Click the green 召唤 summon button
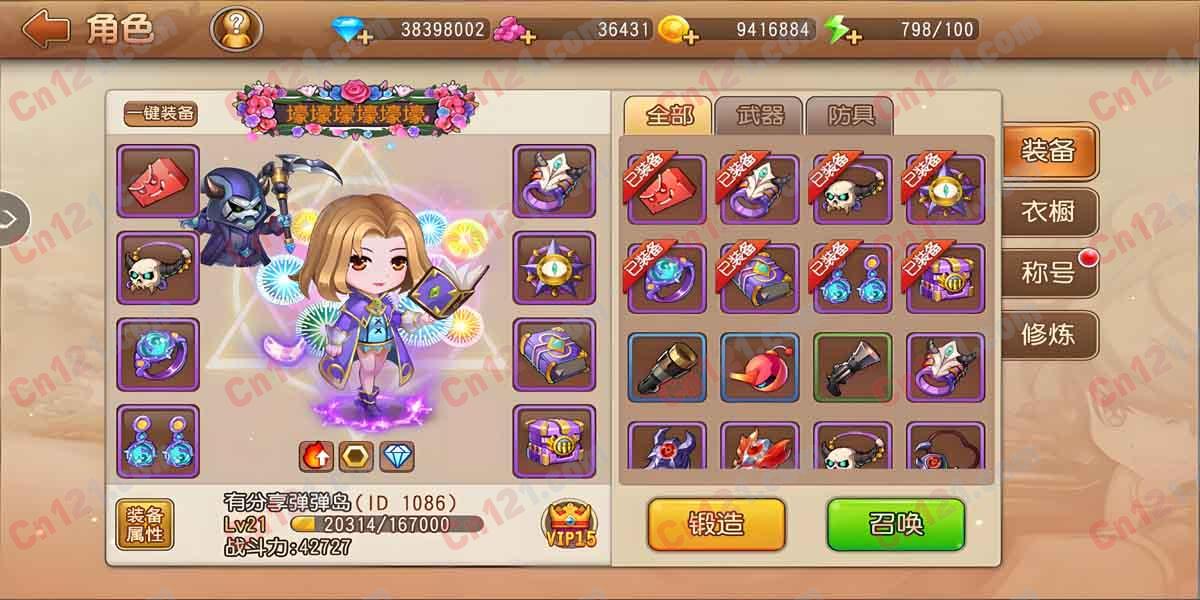Viewport: 1200px width, 600px height. (x=895, y=523)
